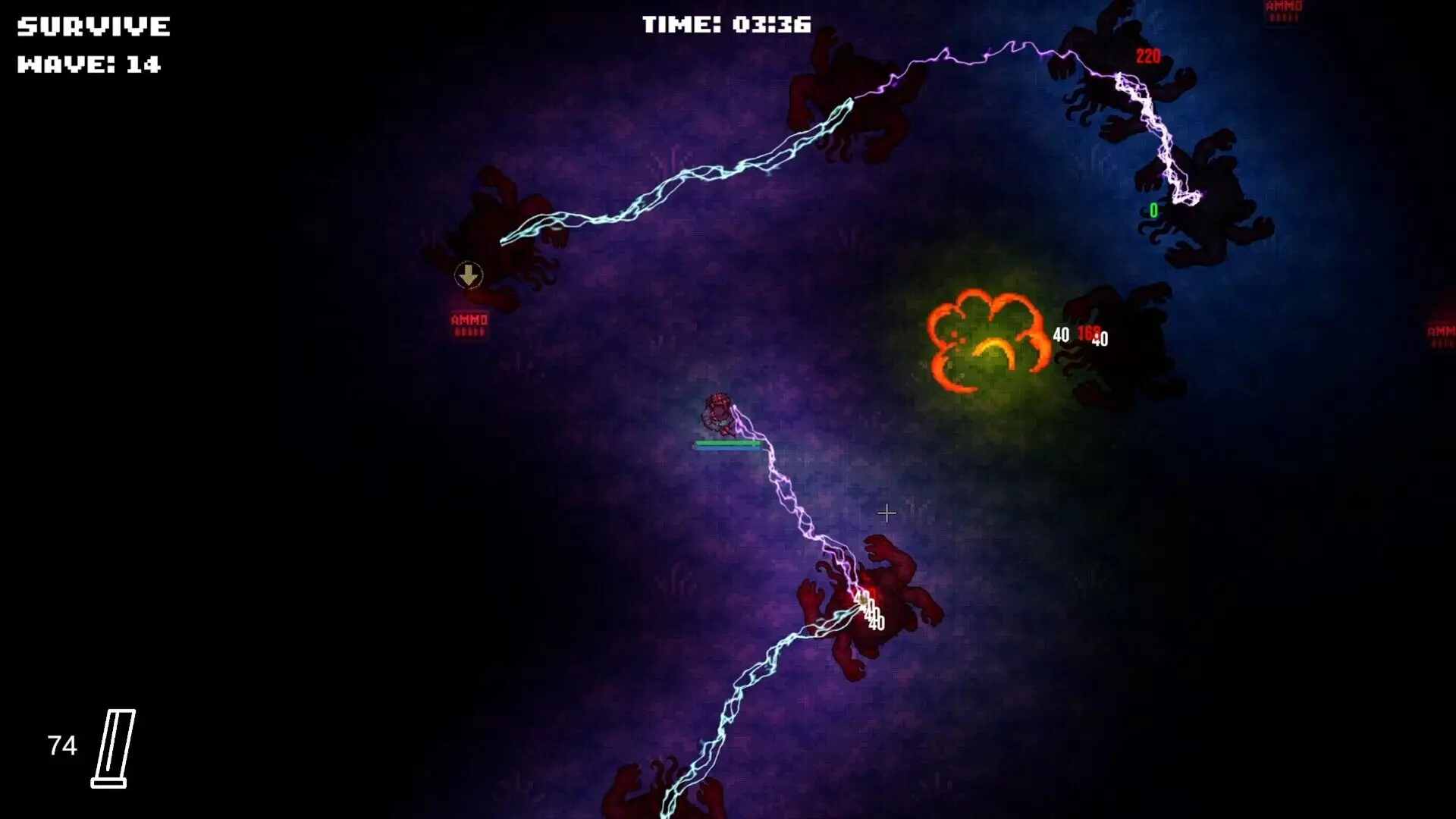The height and width of the screenshot is (819, 1456).
Task: Click the blue shield bar under the player
Action: tap(728, 447)
